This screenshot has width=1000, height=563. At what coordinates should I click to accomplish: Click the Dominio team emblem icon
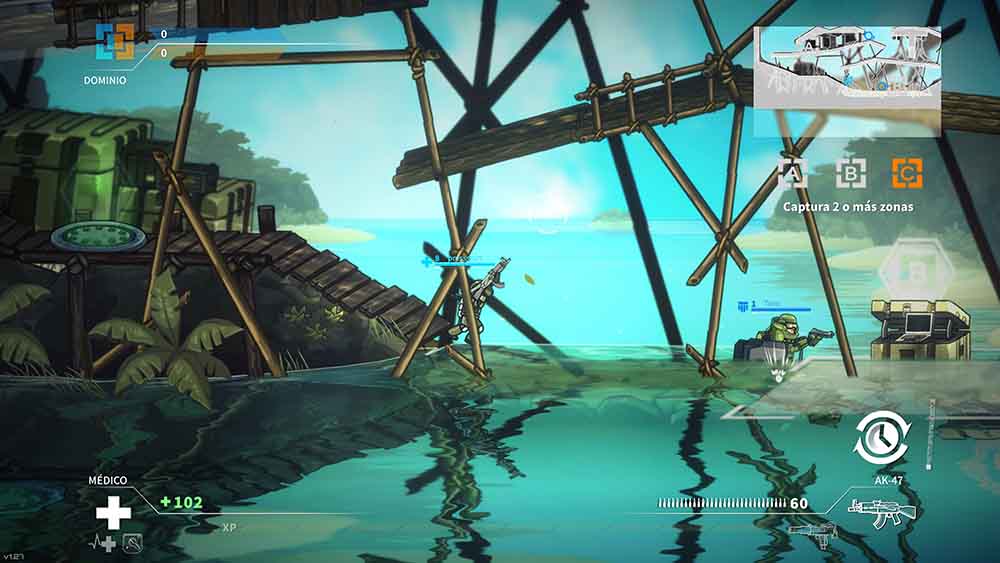tap(114, 42)
